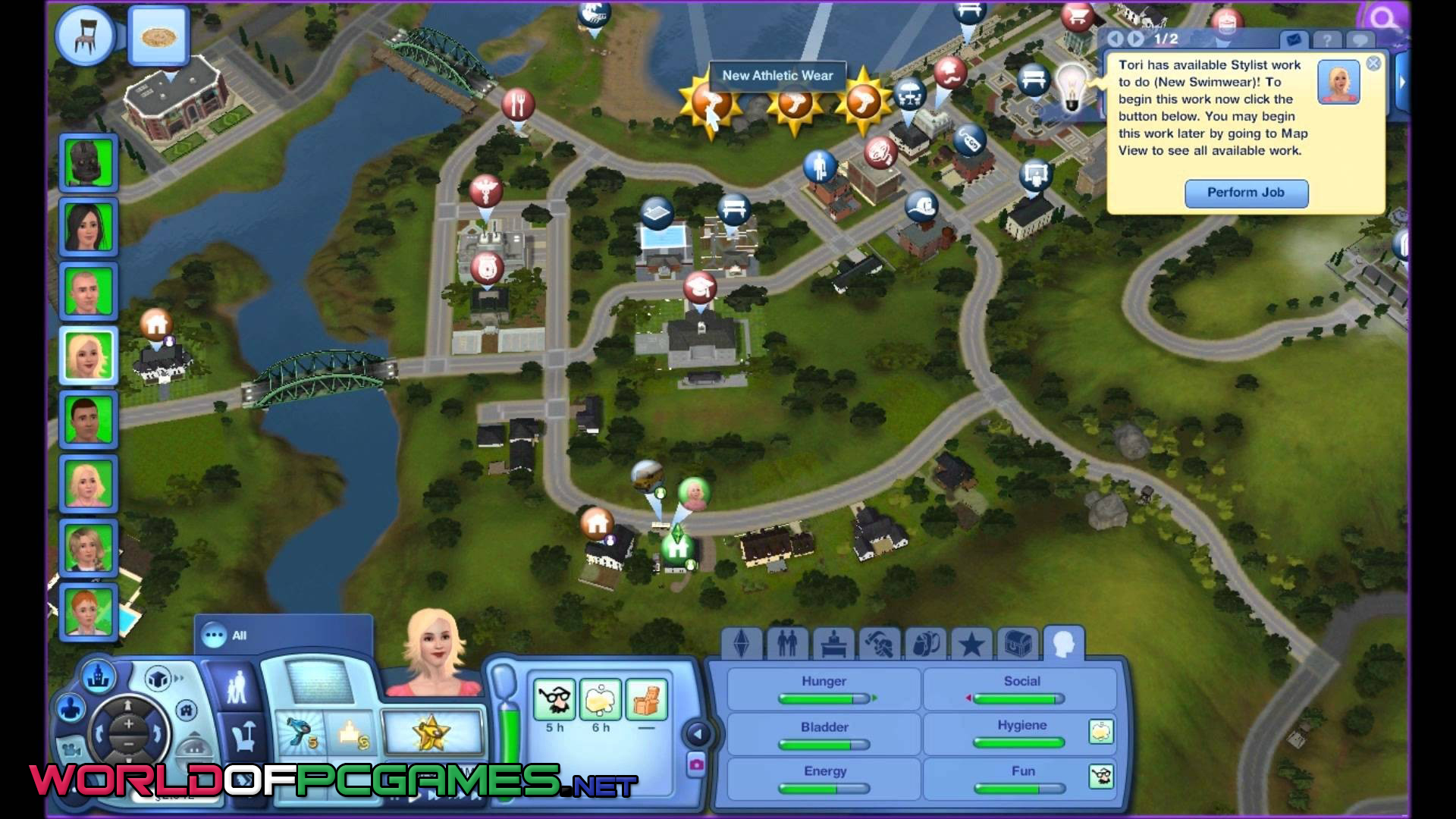The height and width of the screenshot is (819, 1456).
Task: Open the question mark notifications tab
Action: 1326,40
